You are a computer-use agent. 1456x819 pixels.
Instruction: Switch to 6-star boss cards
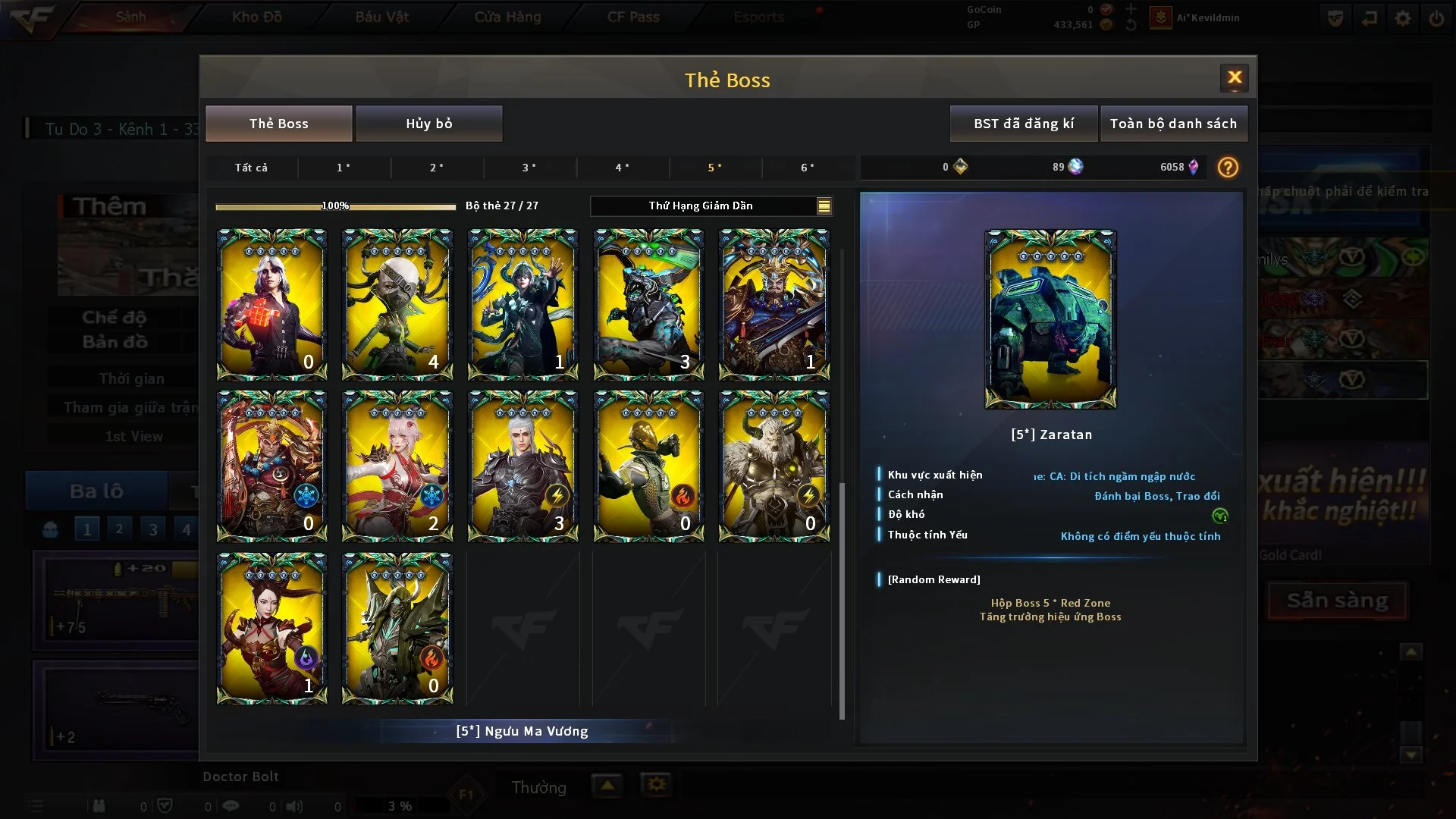807,168
